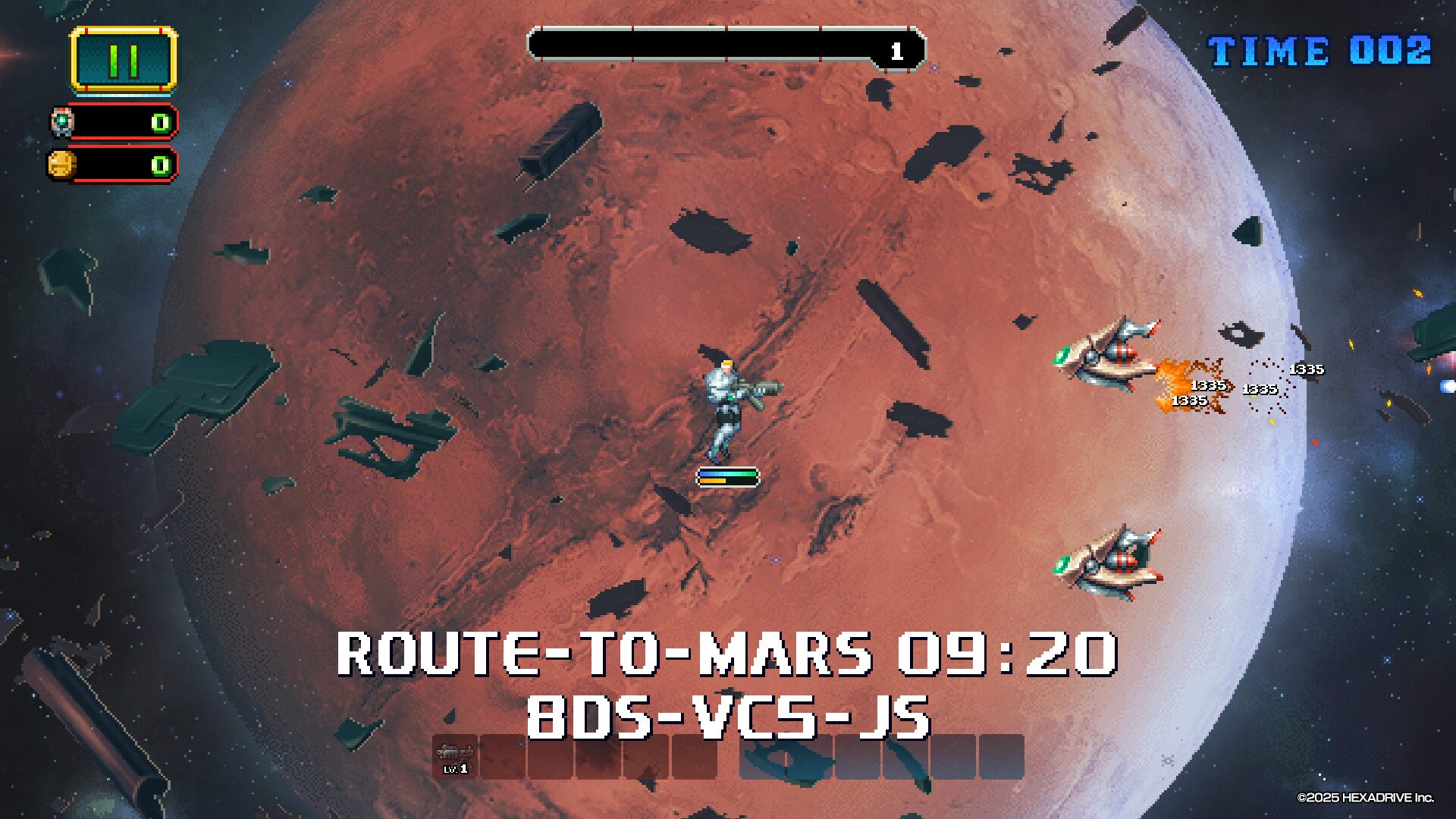Select the level 1 gun weapon slot
Screen dimensions: 1456x819
pyautogui.click(x=455, y=757)
